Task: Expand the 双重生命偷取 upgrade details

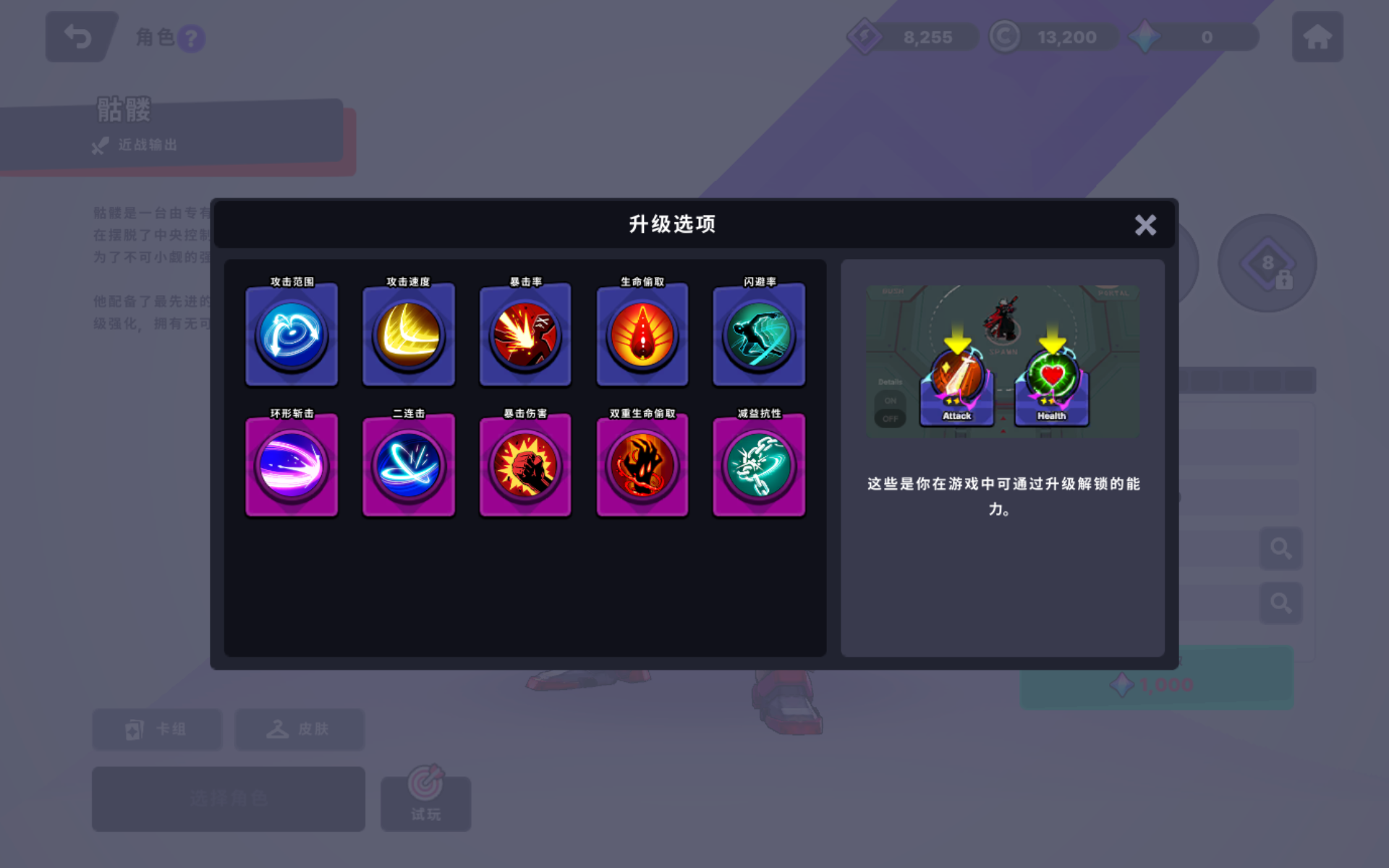Action: pos(642,465)
